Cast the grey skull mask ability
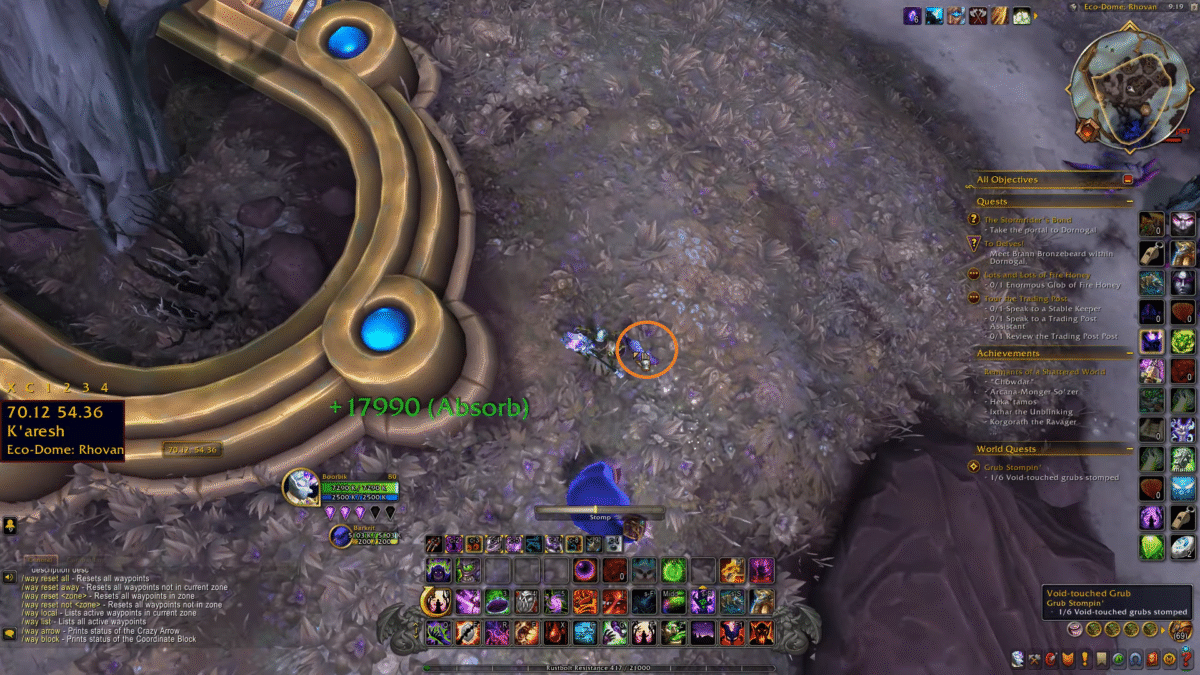The image size is (1200, 675). tap(526, 601)
